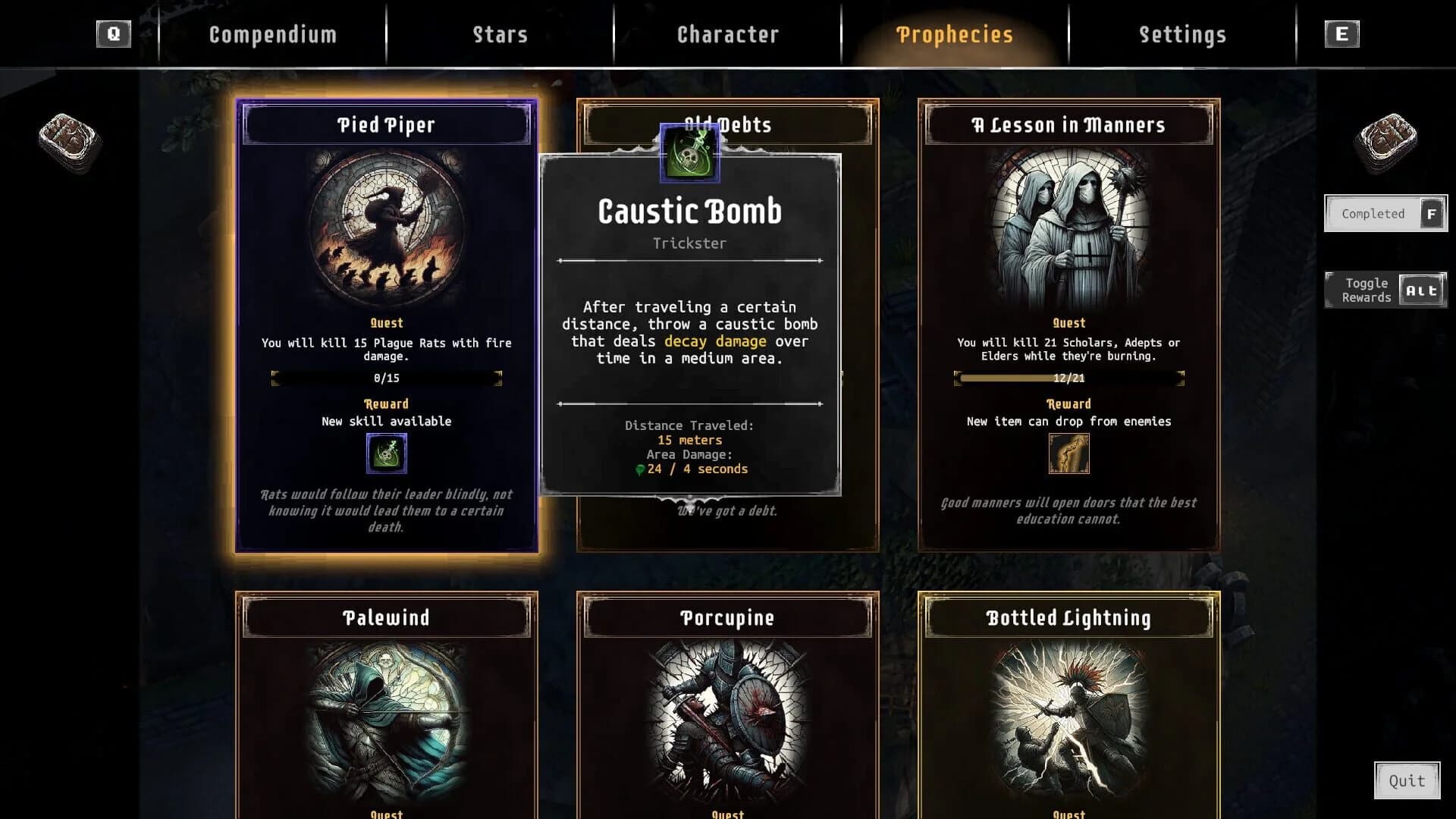Screen dimensions: 1456x819
Task: Click Pied Piper's new skill reward icon
Action: [387, 453]
